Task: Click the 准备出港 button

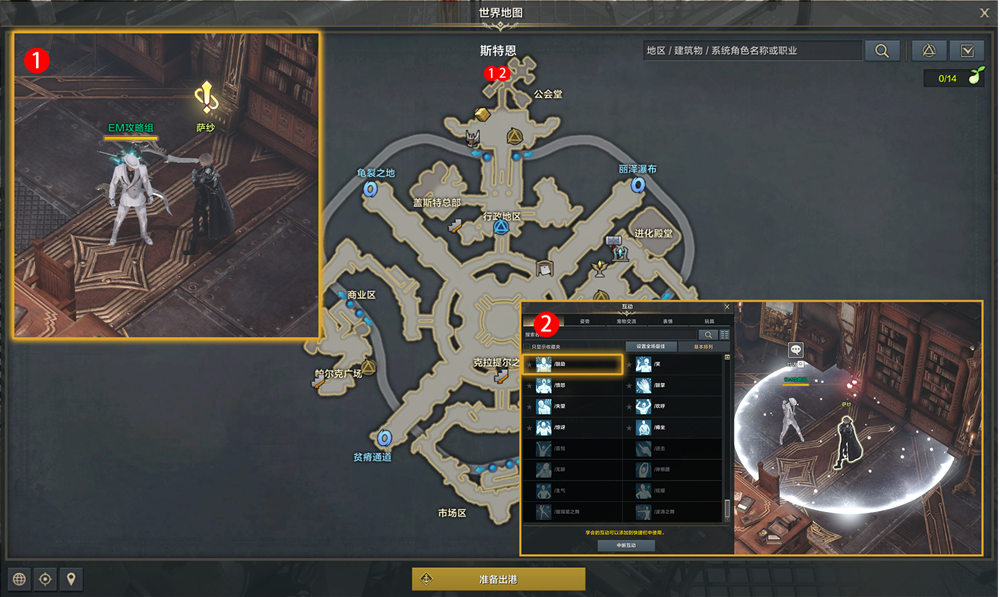Action: [498, 579]
